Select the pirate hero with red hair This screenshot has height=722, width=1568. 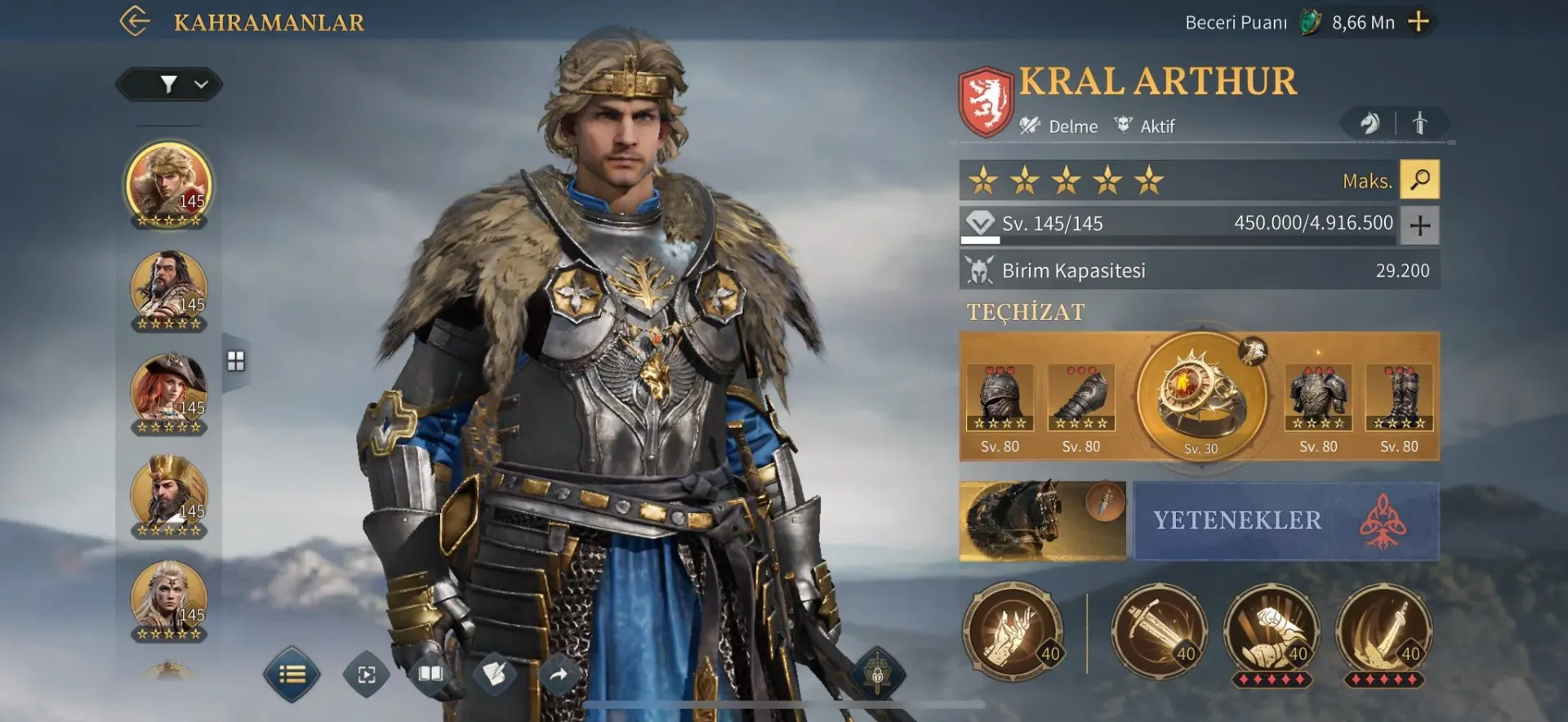169,390
